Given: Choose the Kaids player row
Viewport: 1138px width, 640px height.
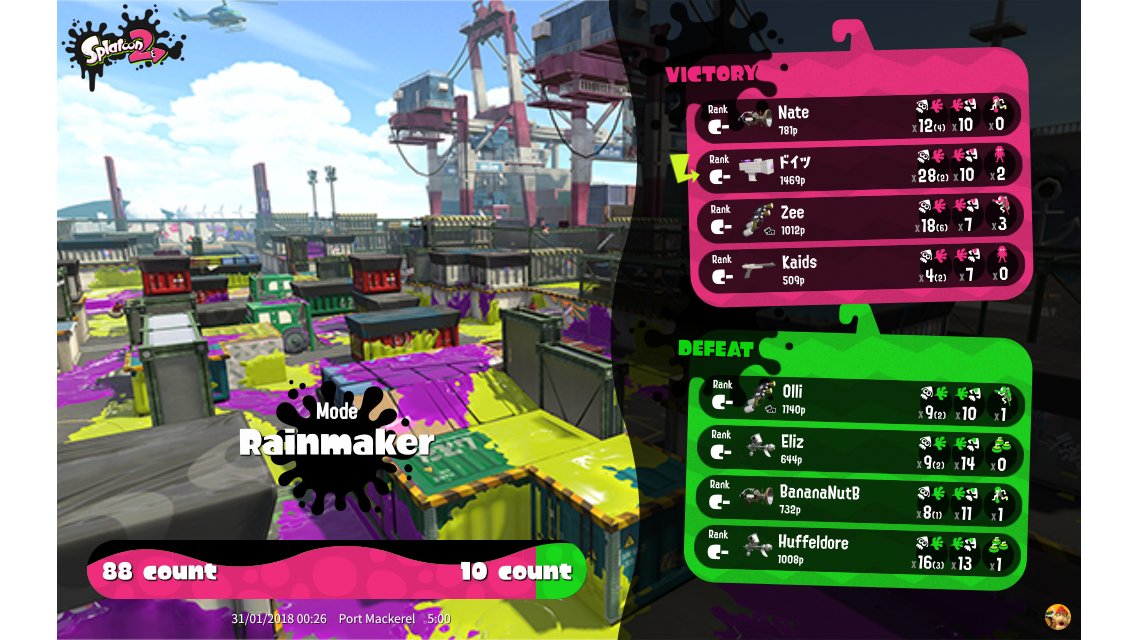Looking at the screenshot, I should (x=858, y=268).
